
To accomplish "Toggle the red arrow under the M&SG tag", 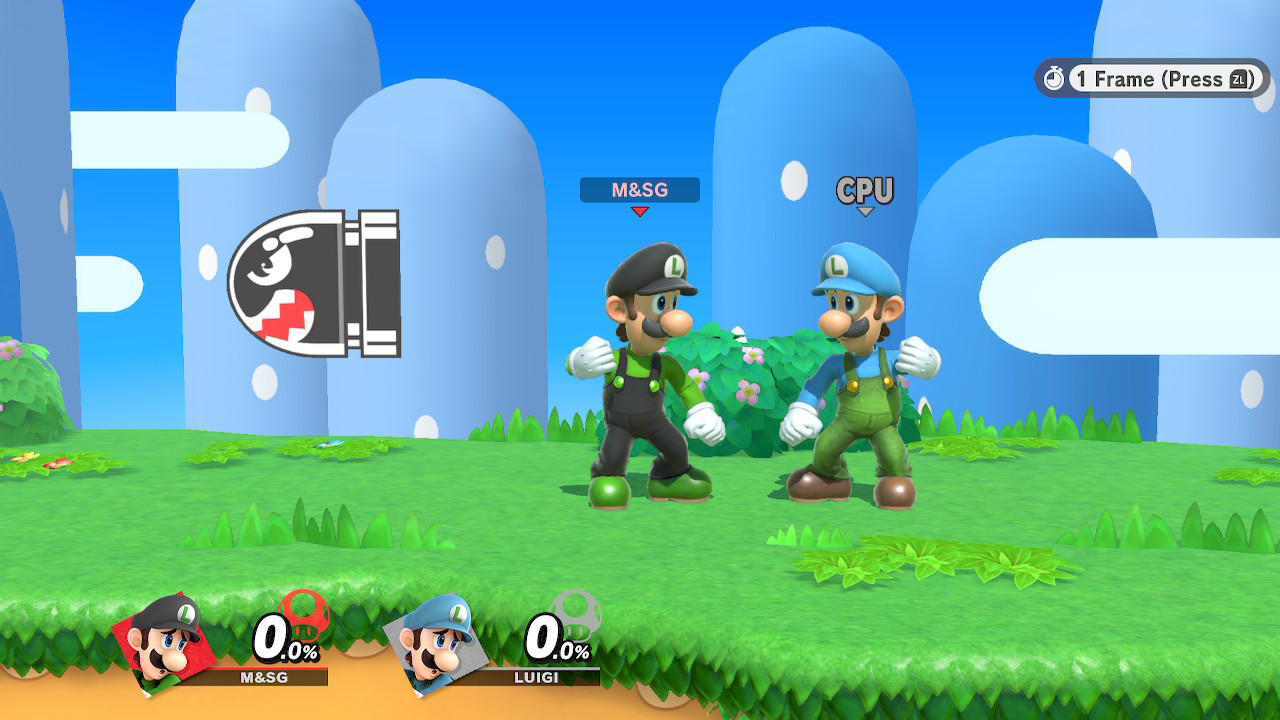I will [638, 211].
